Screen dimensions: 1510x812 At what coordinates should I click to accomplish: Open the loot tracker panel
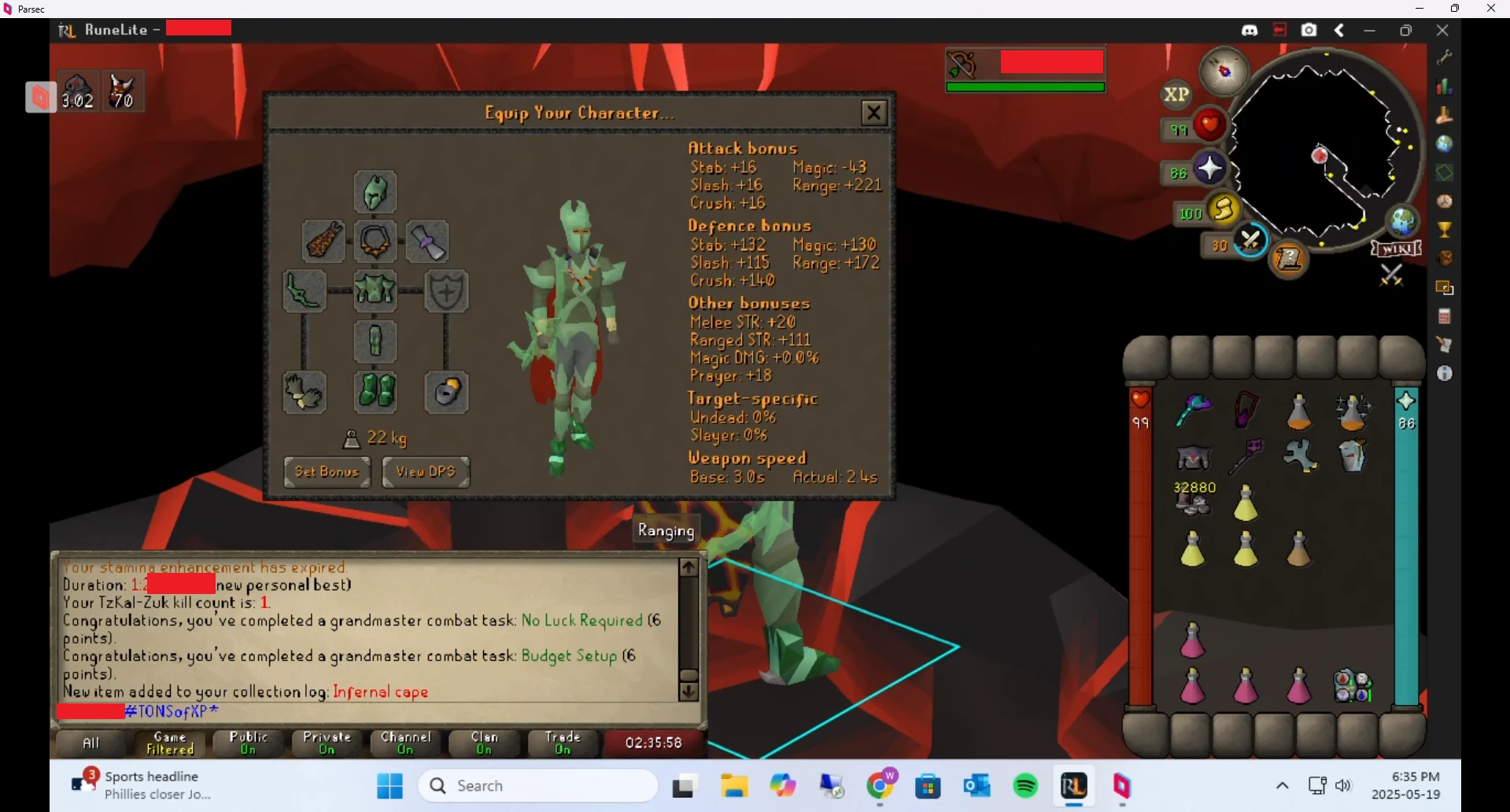coord(1446,257)
